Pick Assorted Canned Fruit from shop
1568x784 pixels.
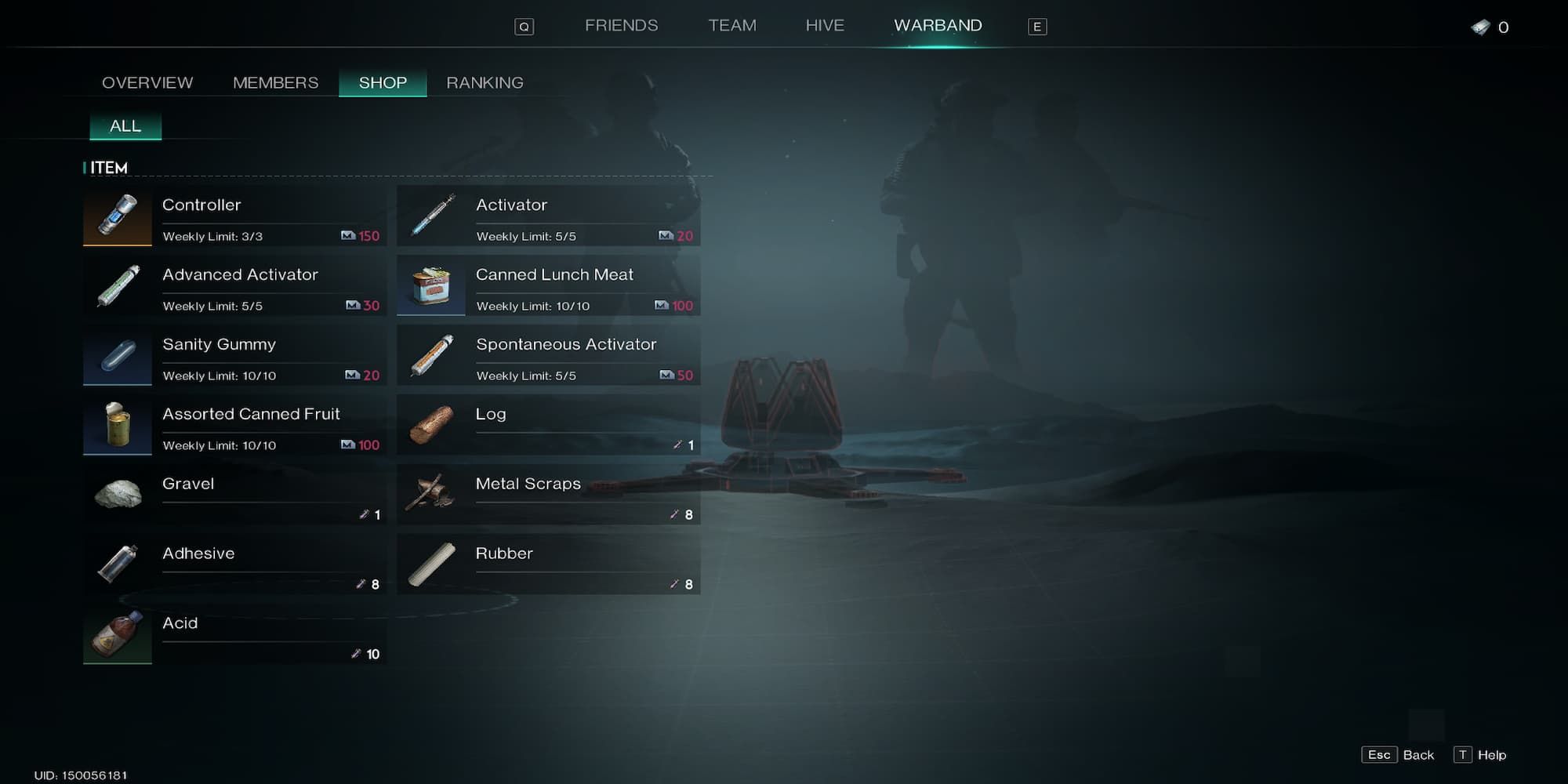234,425
